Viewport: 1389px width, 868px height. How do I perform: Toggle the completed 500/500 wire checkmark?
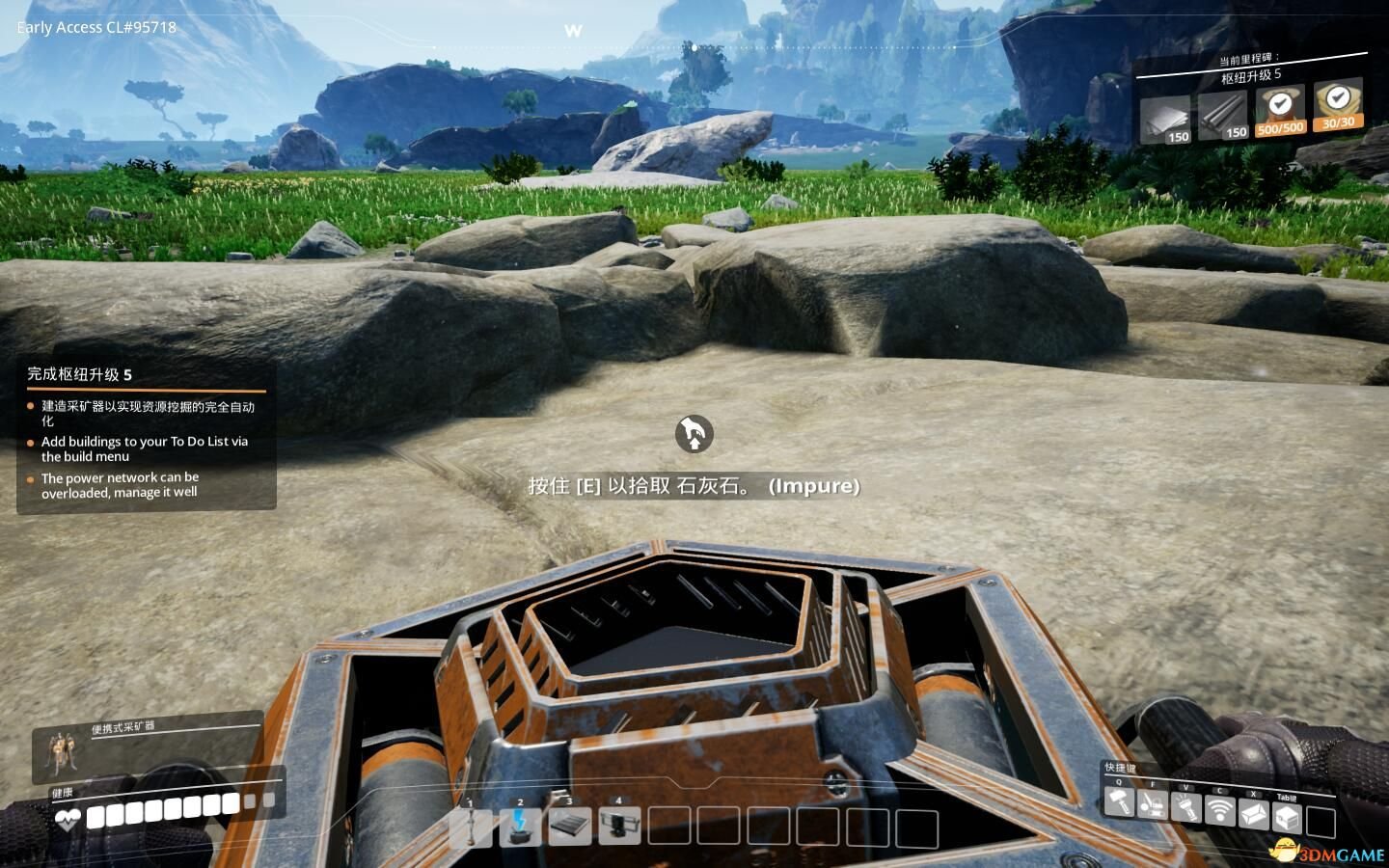pos(1280,101)
